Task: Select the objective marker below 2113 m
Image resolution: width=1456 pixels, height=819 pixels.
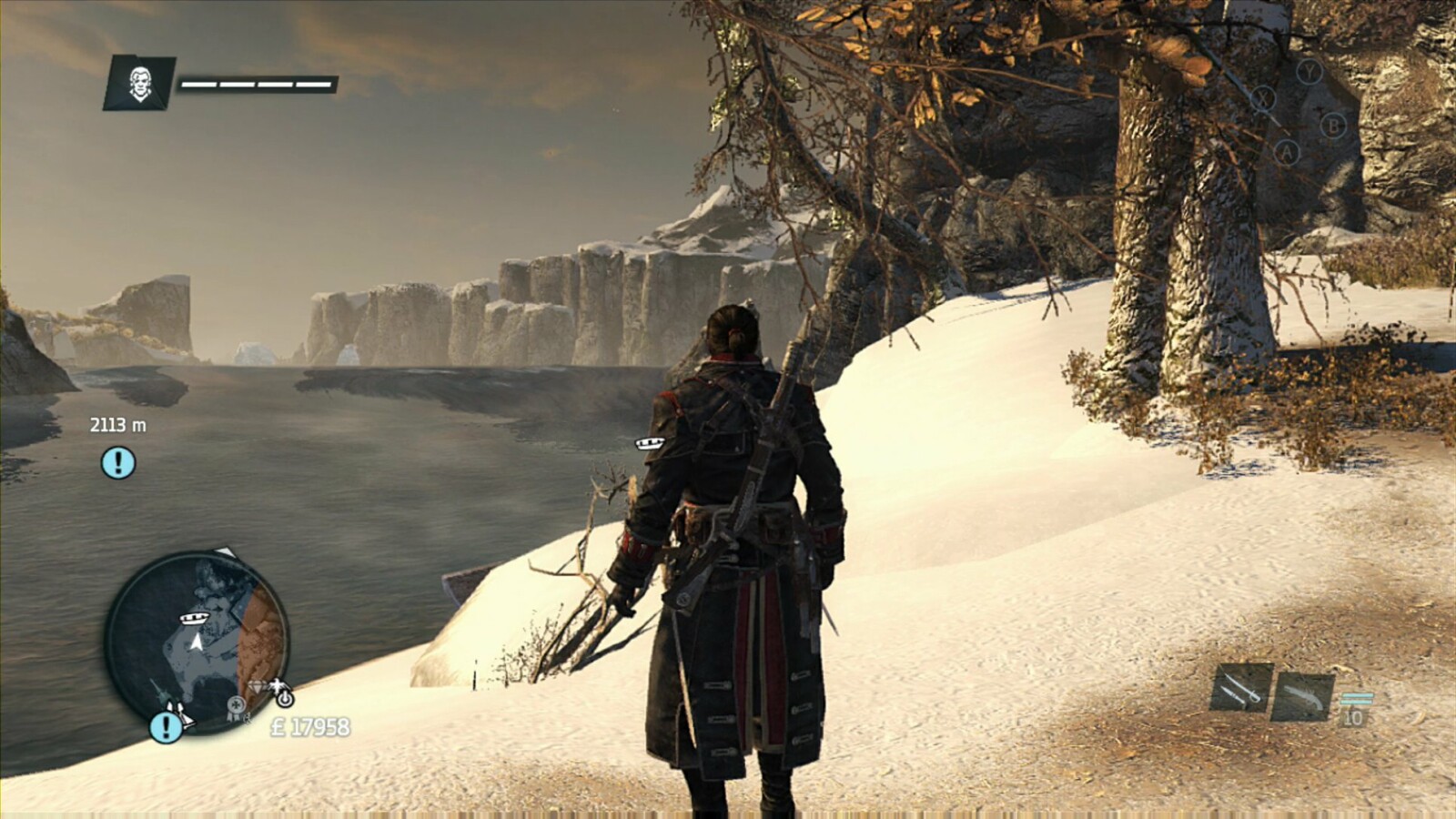Action: pos(117,463)
